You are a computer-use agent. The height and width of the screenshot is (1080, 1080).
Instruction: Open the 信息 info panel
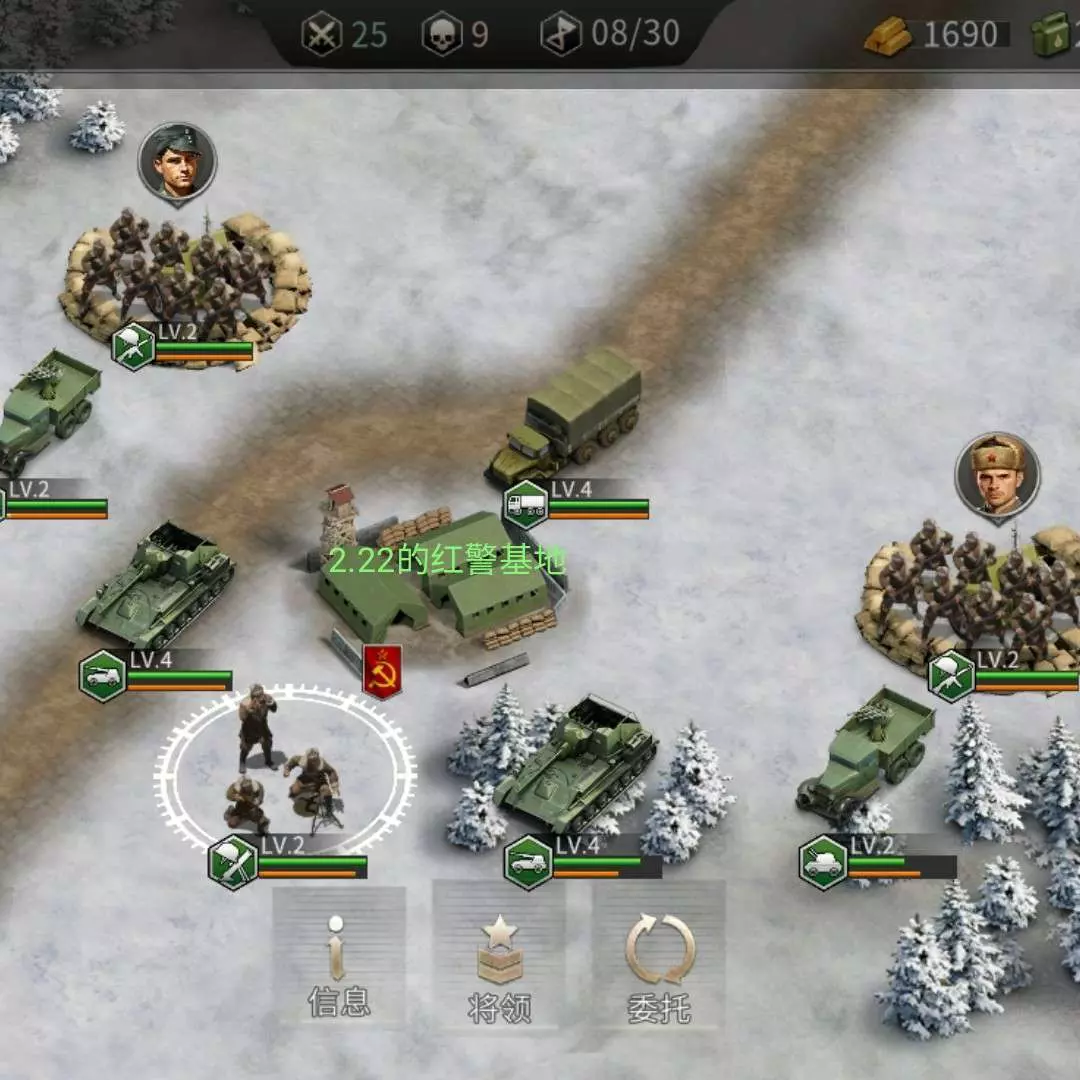click(x=339, y=957)
